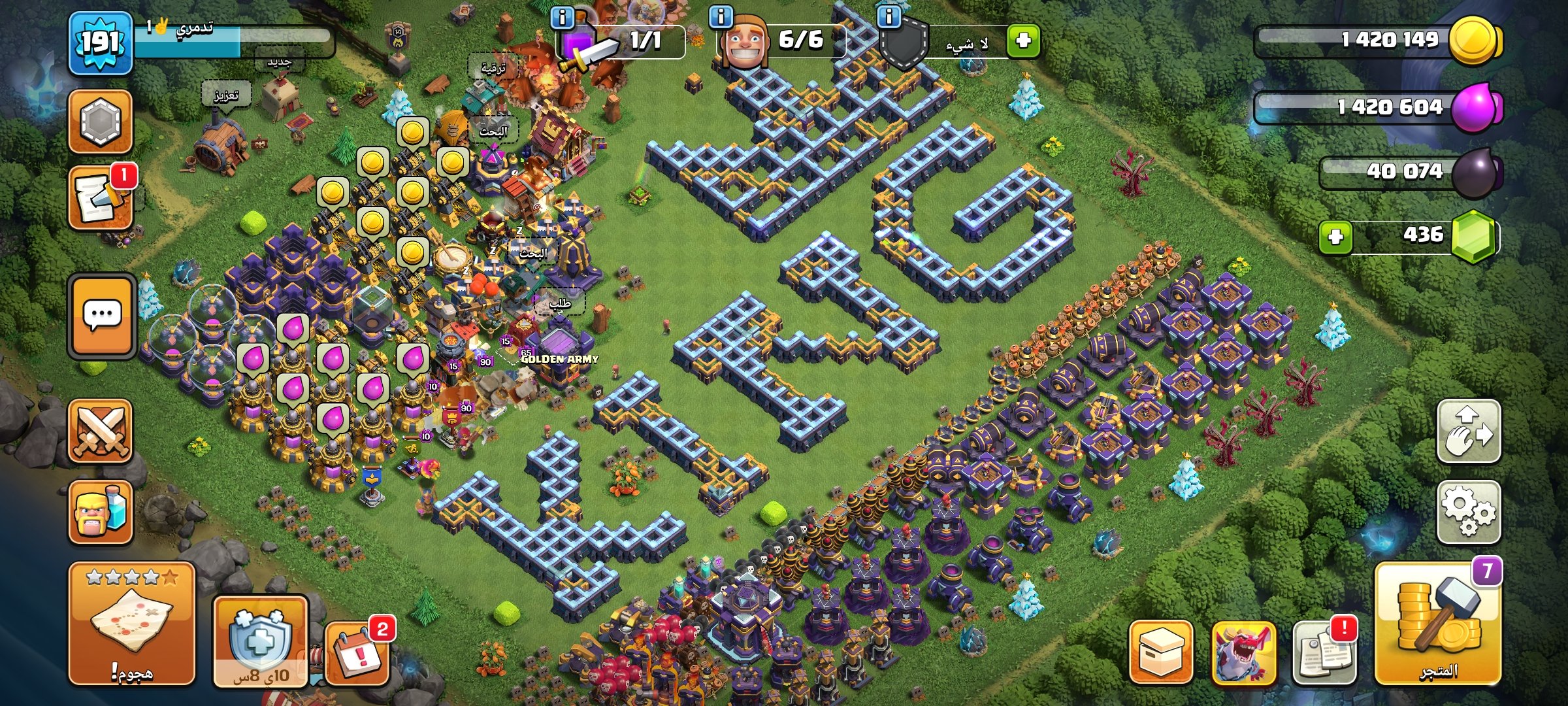The height and width of the screenshot is (706, 1568).
Task: Open the level 191 player profile badge
Action: (100, 43)
